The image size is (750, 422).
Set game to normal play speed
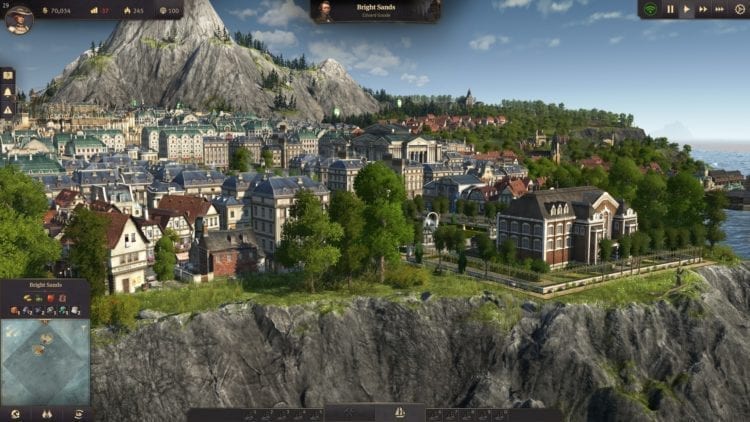tap(687, 10)
